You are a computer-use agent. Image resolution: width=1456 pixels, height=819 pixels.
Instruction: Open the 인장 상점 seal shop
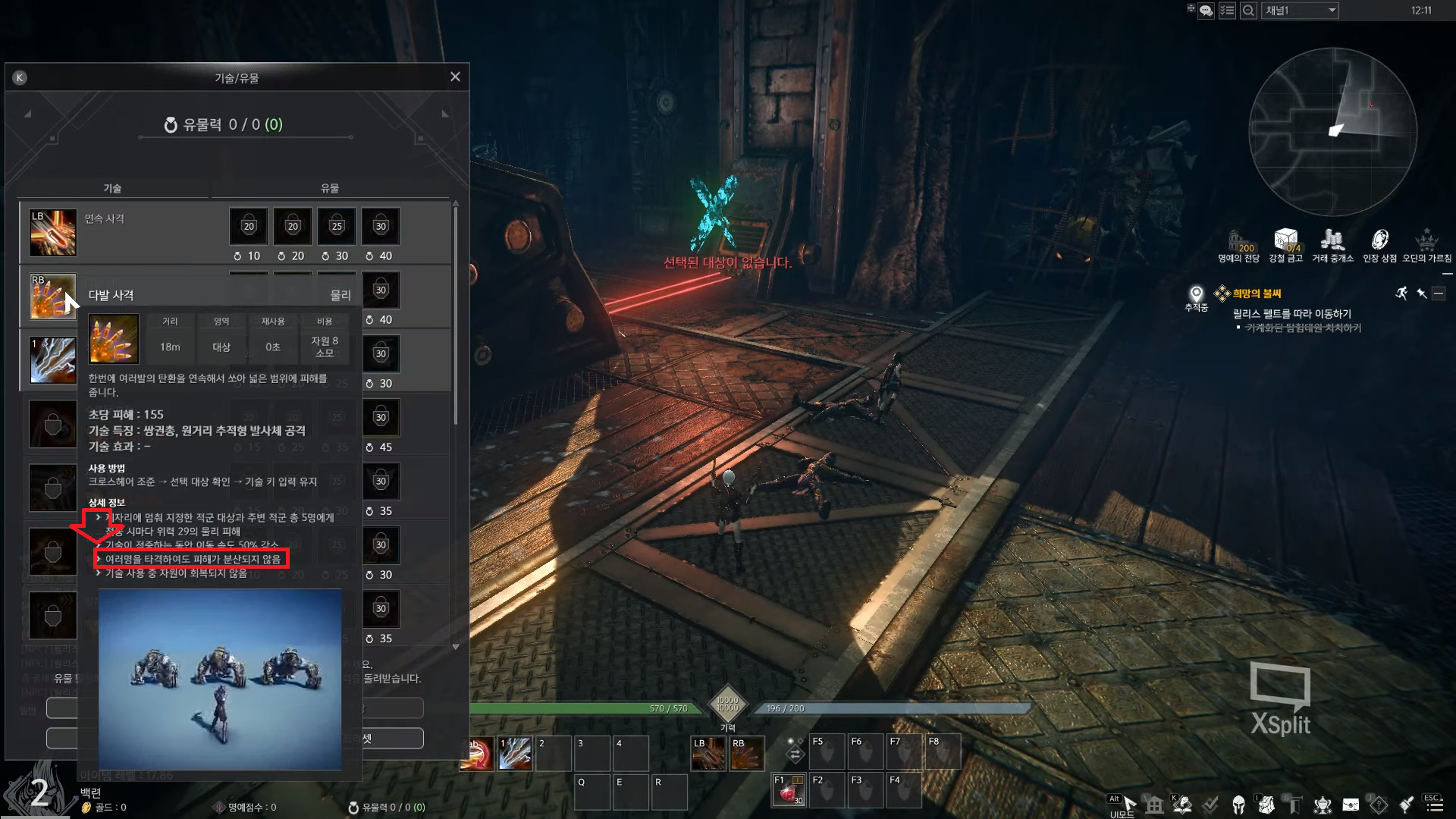click(x=1379, y=245)
